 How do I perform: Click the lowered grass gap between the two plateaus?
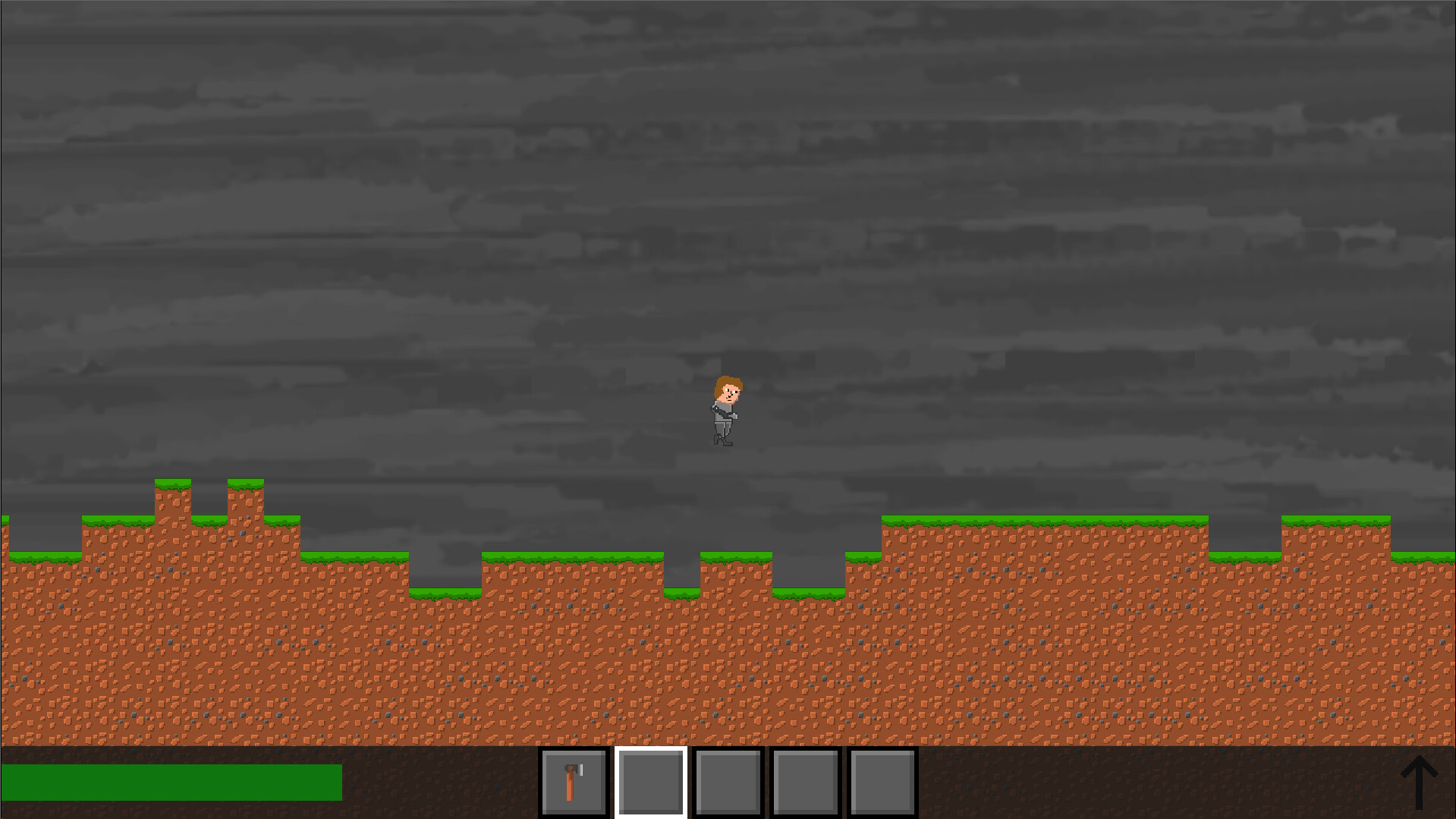pos(444,594)
